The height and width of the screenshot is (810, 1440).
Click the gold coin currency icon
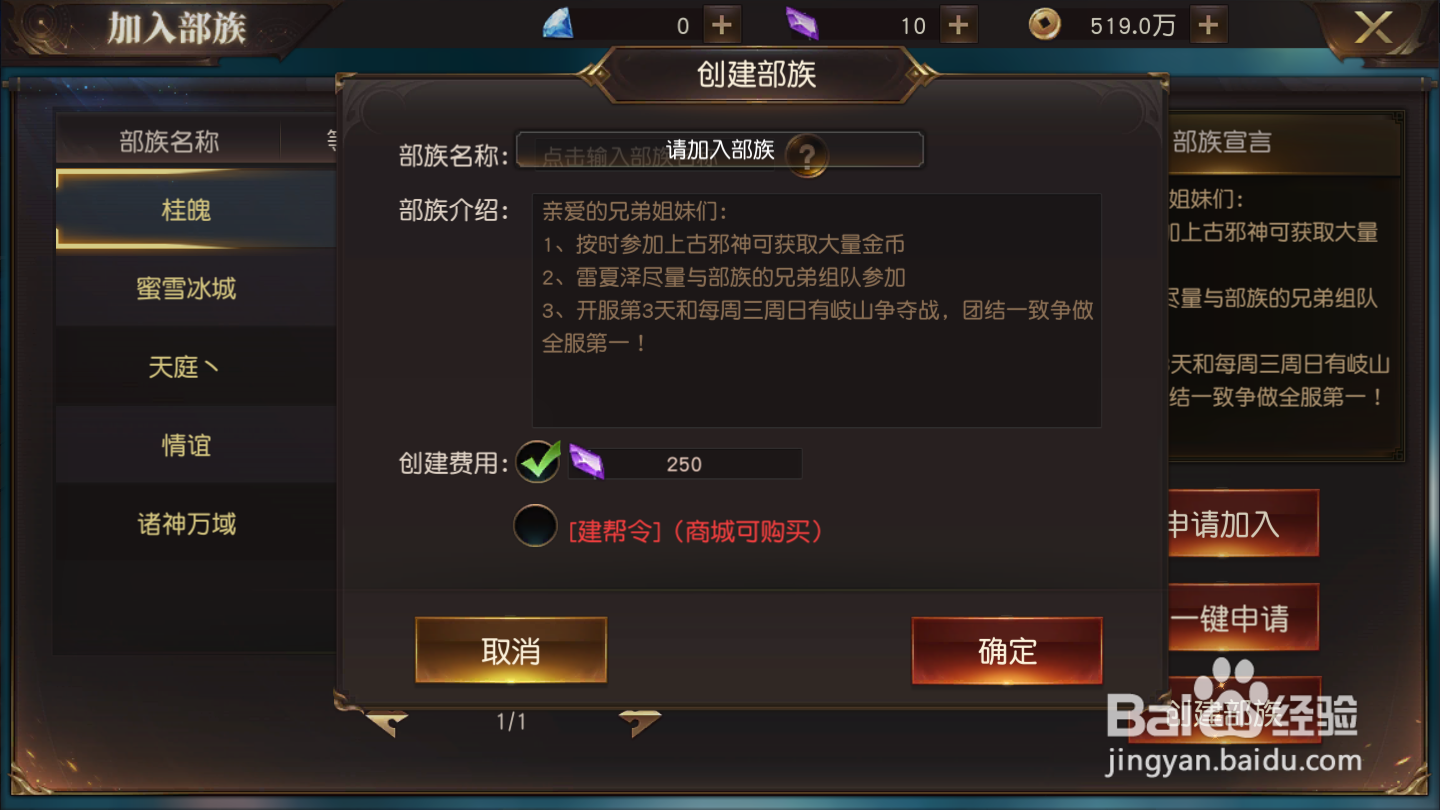(1045, 24)
